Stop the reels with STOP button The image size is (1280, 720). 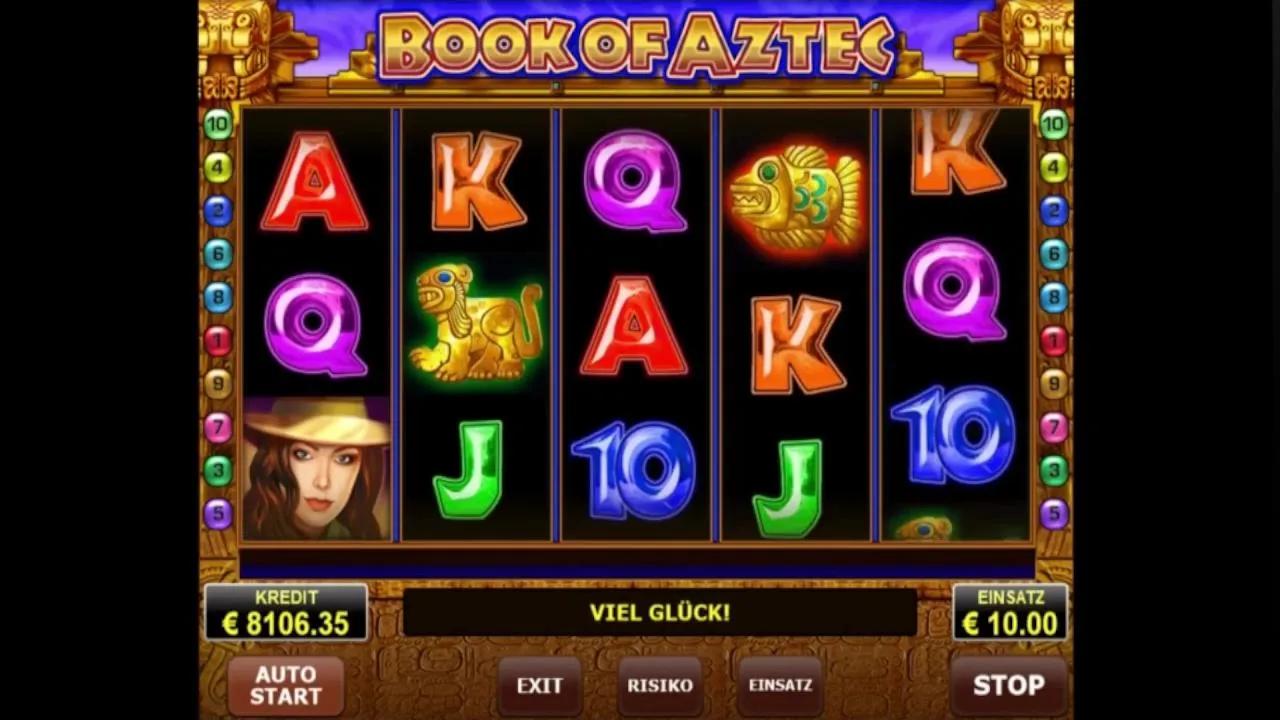pos(1008,685)
